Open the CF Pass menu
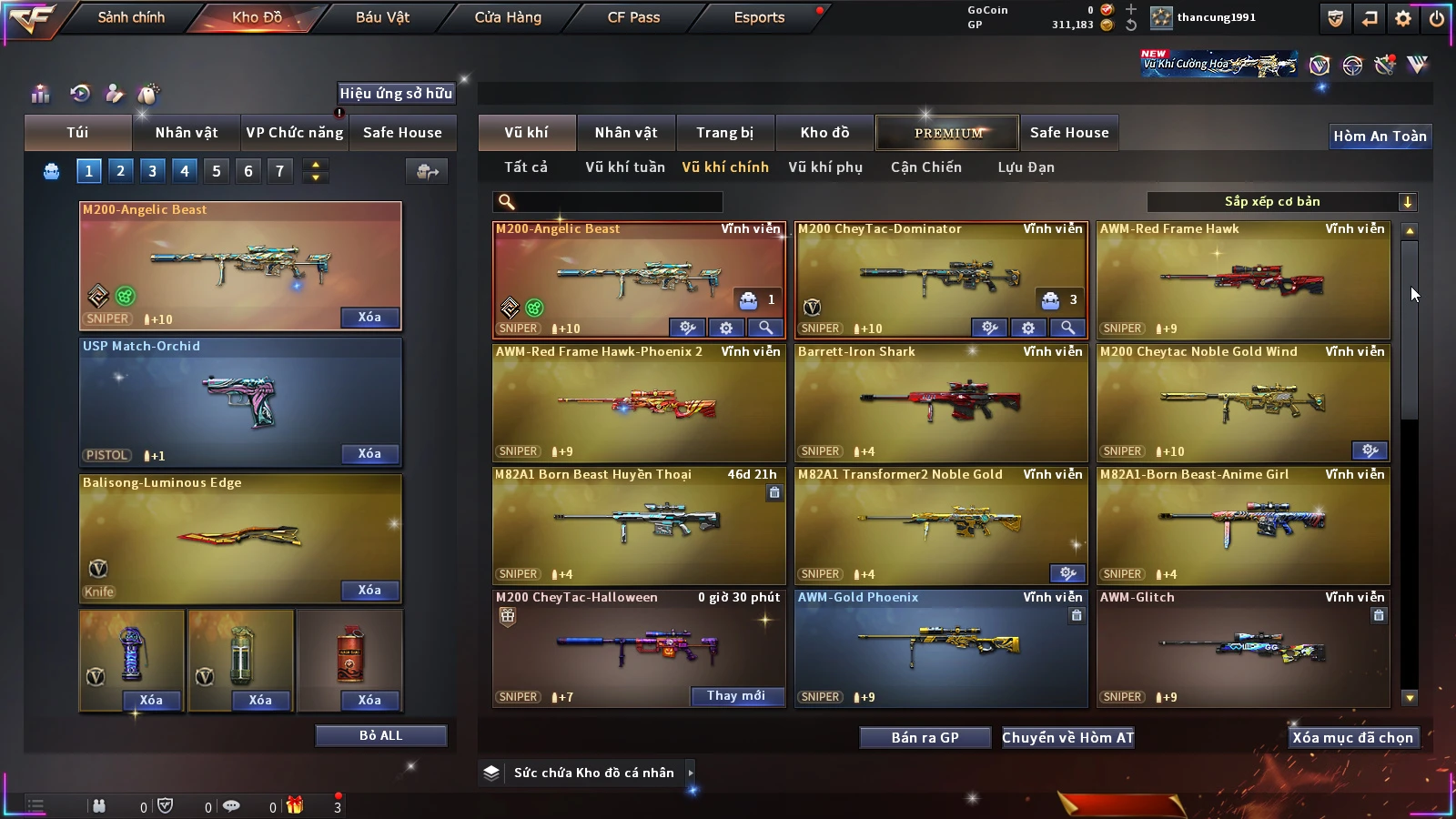The height and width of the screenshot is (819, 1456). pyautogui.click(x=633, y=17)
